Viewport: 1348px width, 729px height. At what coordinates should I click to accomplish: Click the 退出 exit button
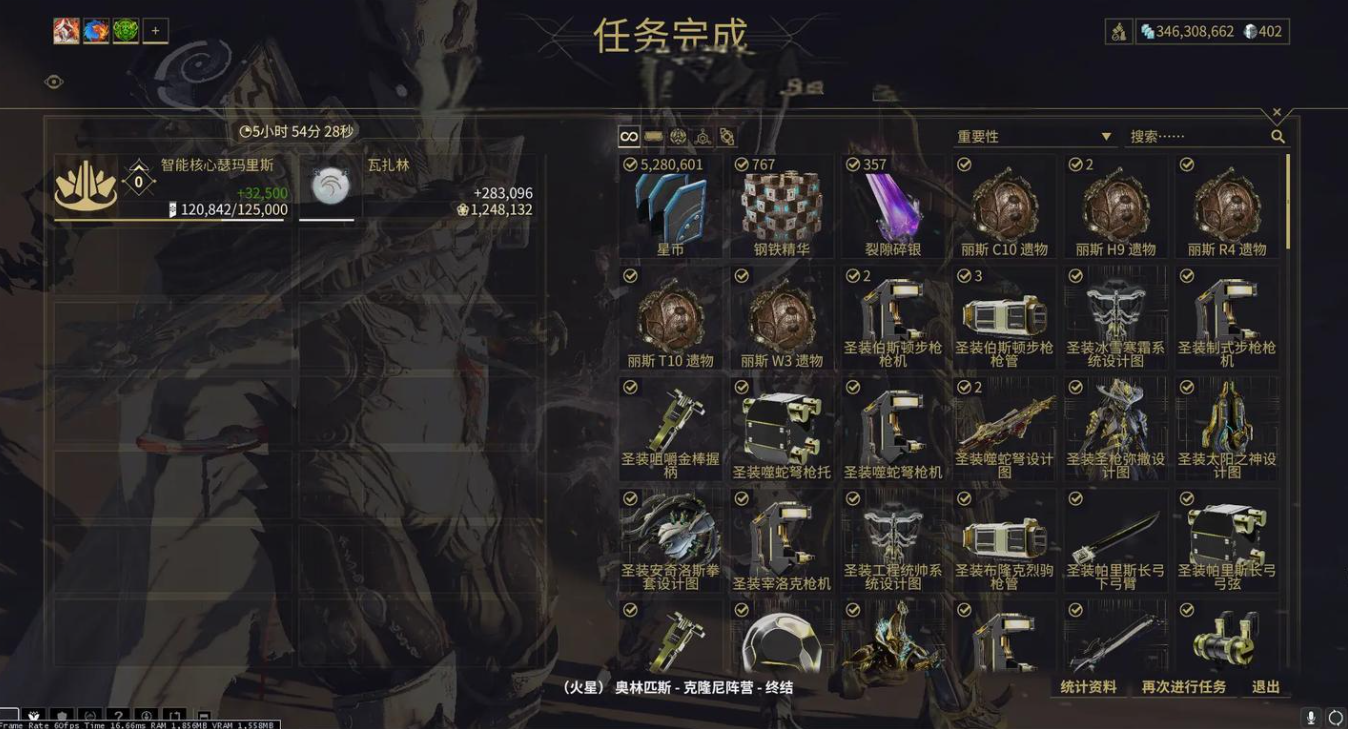1267,687
